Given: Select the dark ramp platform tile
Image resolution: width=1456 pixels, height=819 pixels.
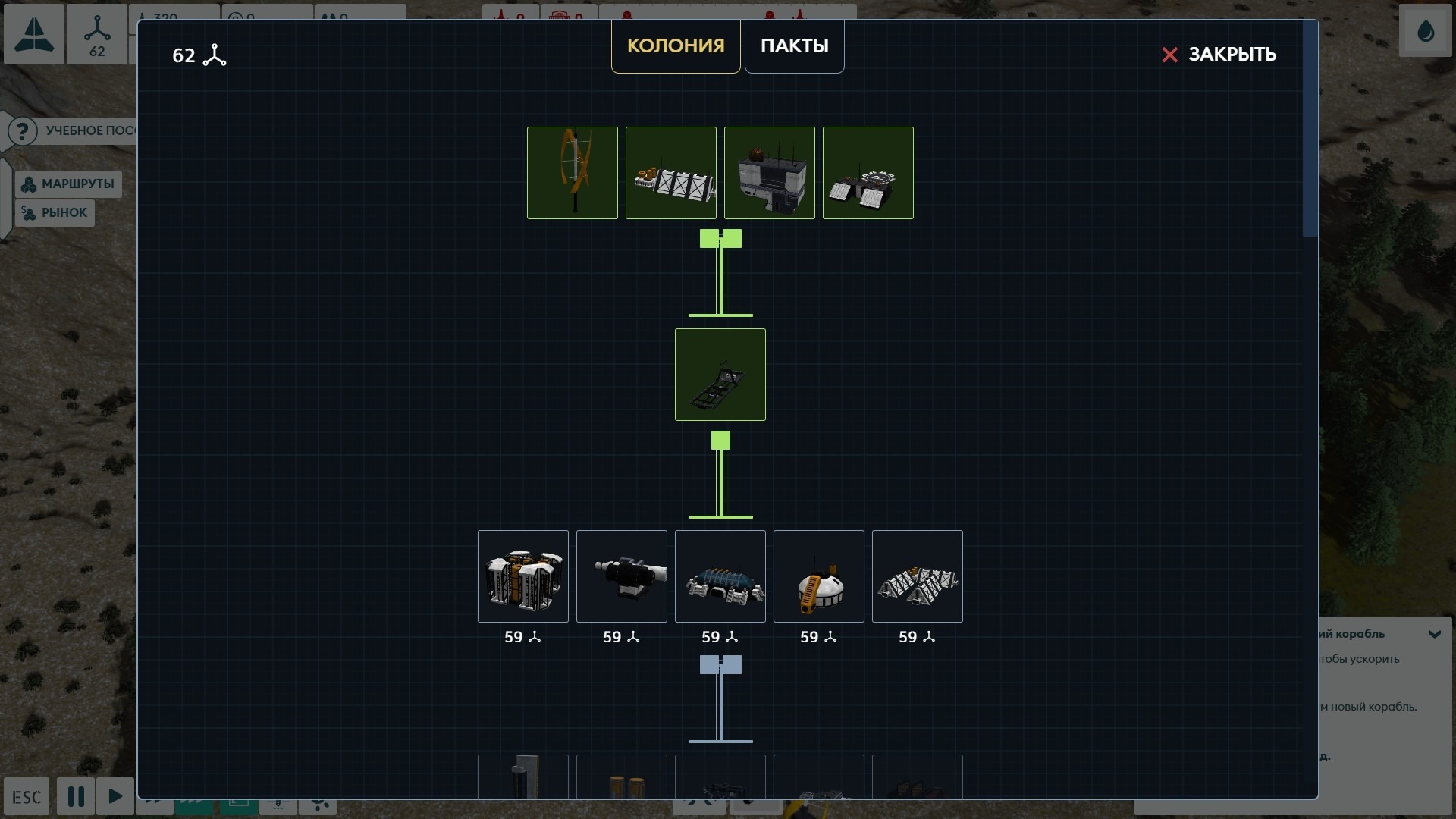Looking at the screenshot, I should point(720,375).
